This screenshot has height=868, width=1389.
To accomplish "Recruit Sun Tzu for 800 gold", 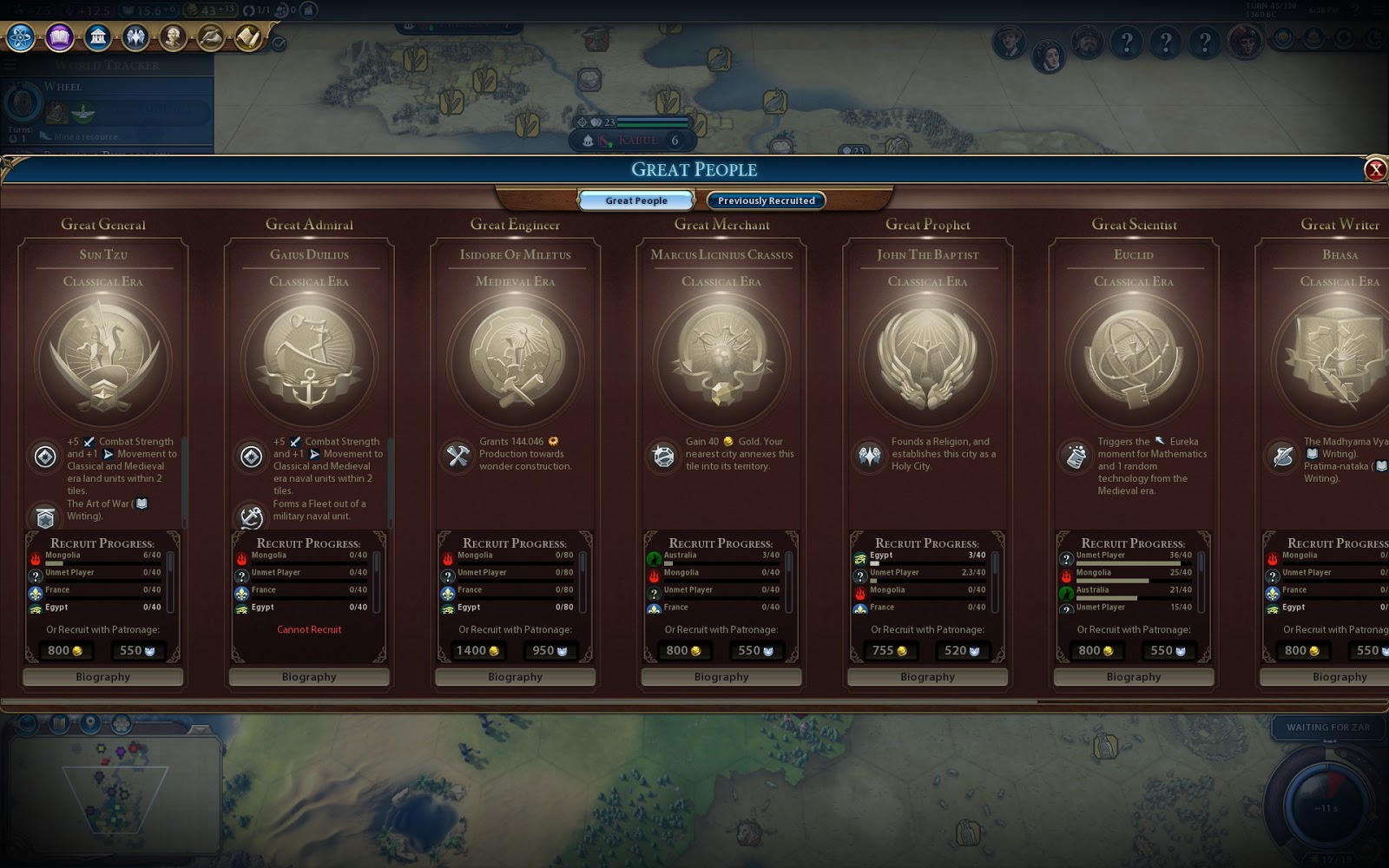I will 65,650.
